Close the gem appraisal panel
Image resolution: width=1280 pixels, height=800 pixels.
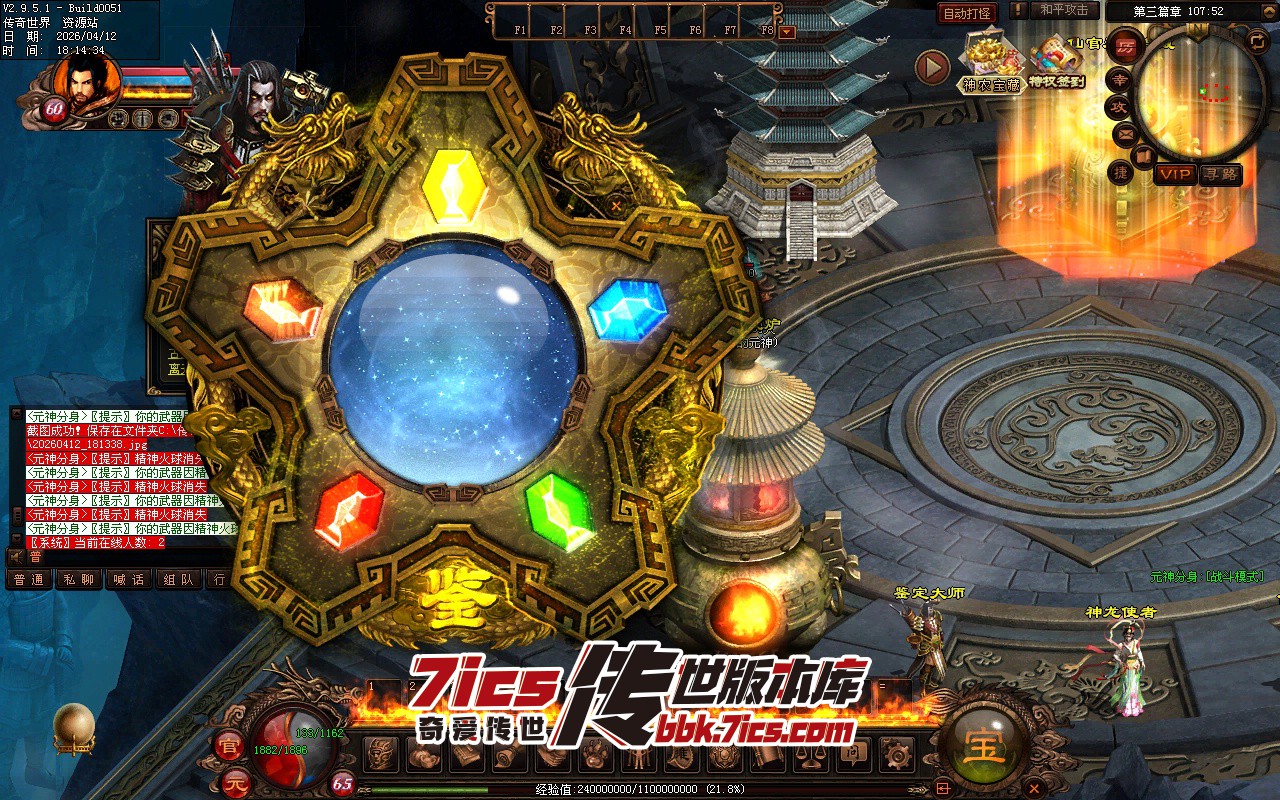617,206
